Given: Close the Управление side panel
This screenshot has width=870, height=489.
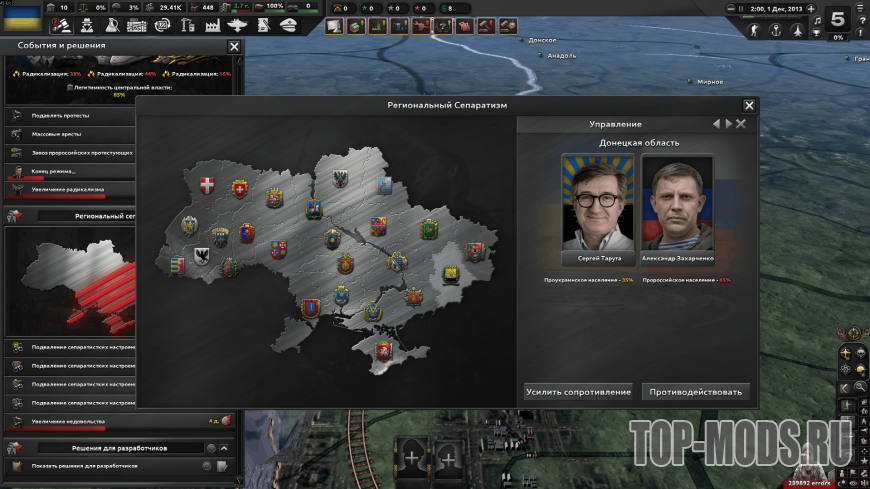Looking at the screenshot, I should tap(742, 124).
